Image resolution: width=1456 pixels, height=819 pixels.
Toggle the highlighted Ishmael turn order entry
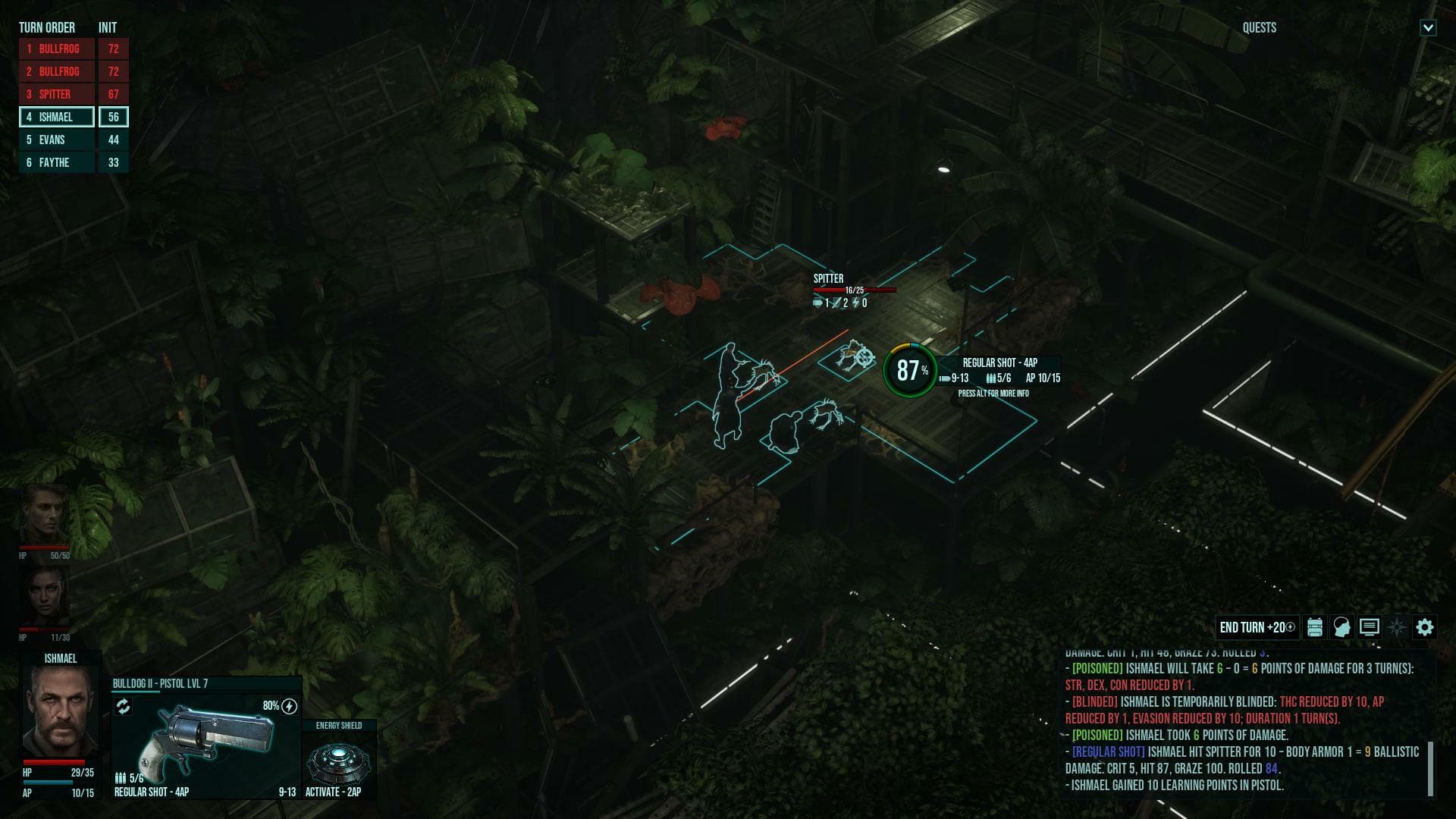tap(55, 117)
